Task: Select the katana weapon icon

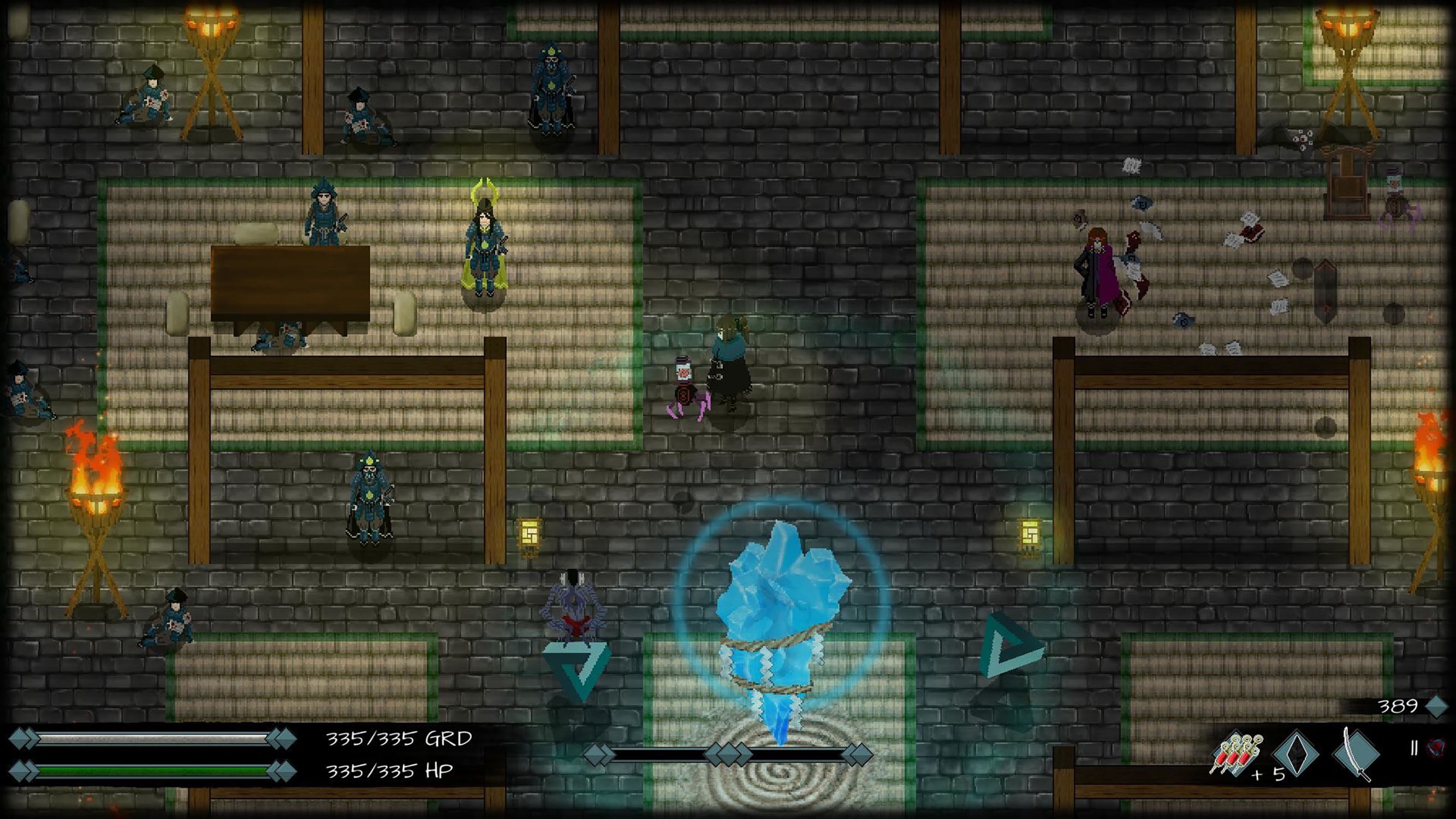Action: 1357,755
